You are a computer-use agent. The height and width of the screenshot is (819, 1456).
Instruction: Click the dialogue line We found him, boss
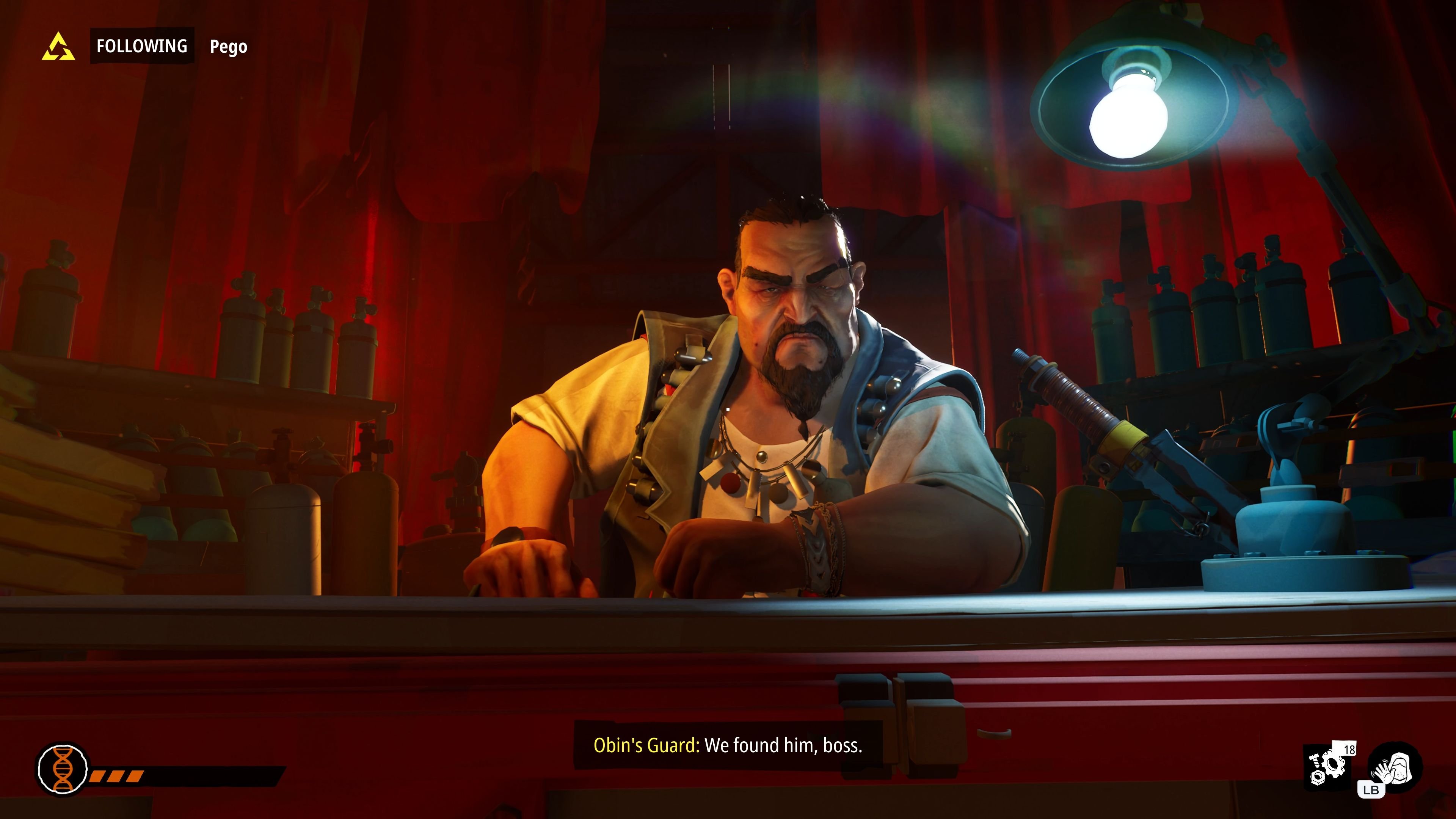(784, 744)
